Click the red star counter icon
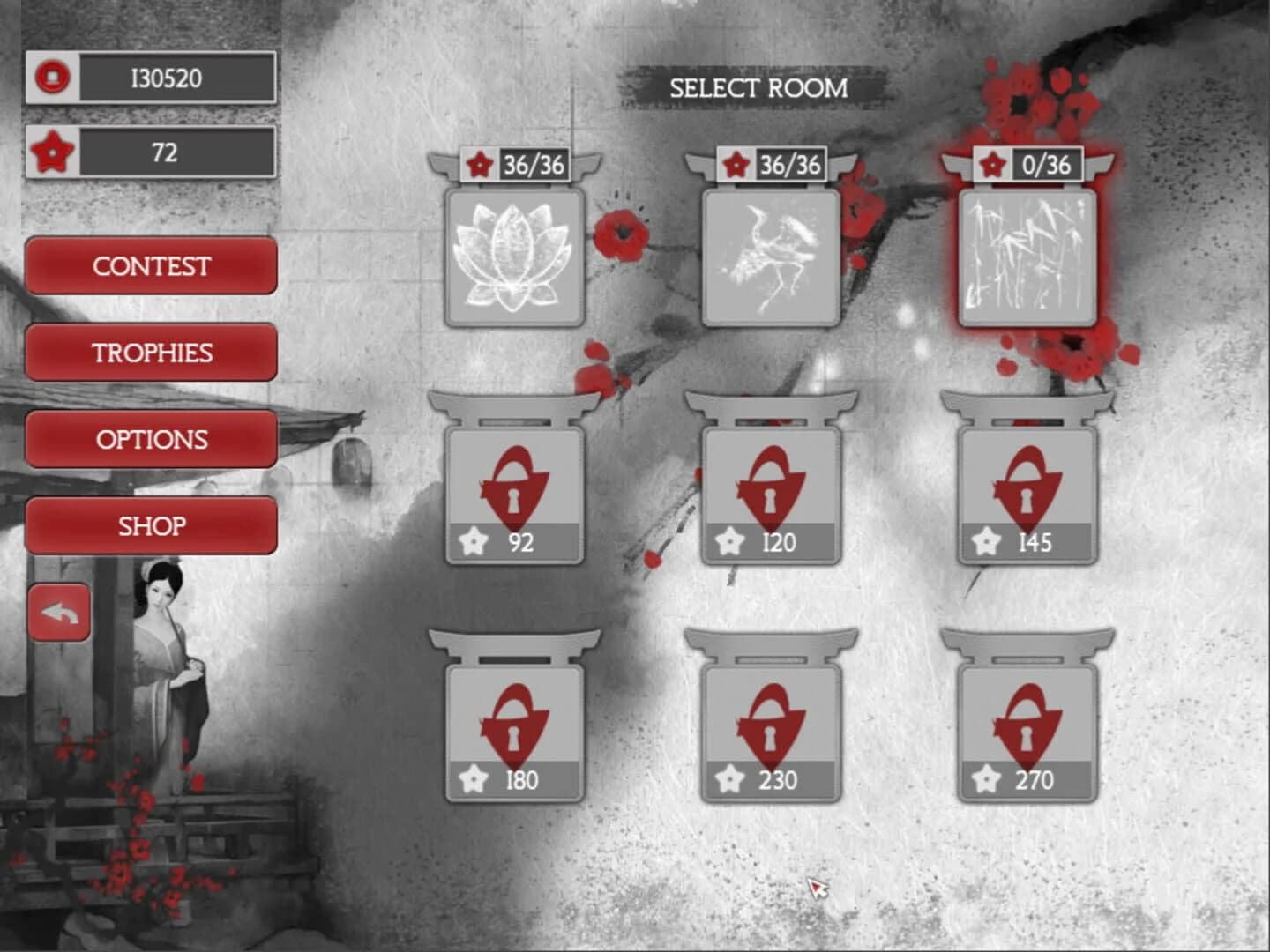This screenshot has width=1270, height=952. pos(55,152)
